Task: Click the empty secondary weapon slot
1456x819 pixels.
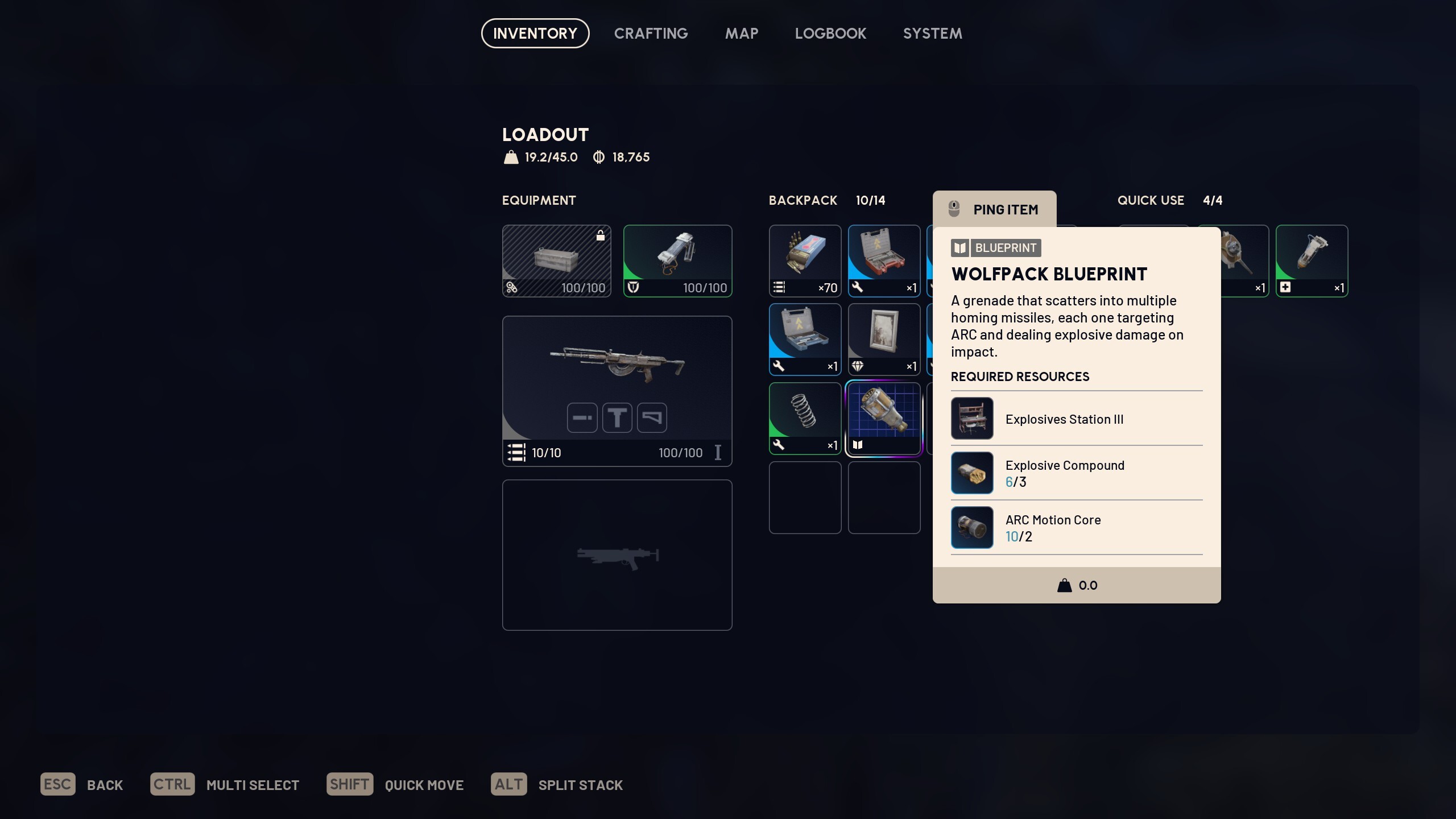Action: pyautogui.click(x=617, y=555)
